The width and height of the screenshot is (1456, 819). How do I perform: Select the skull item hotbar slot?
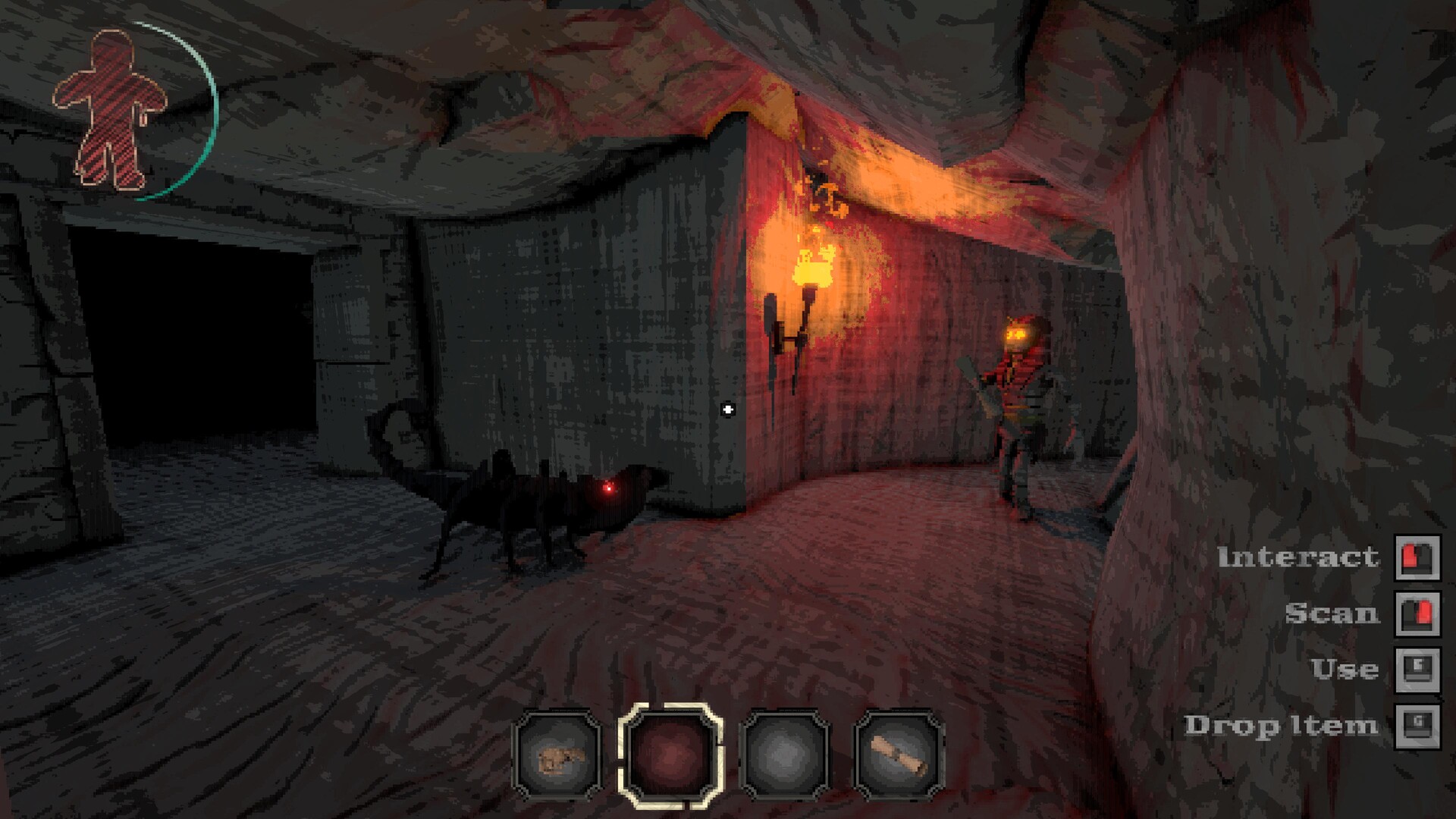(x=557, y=756)
